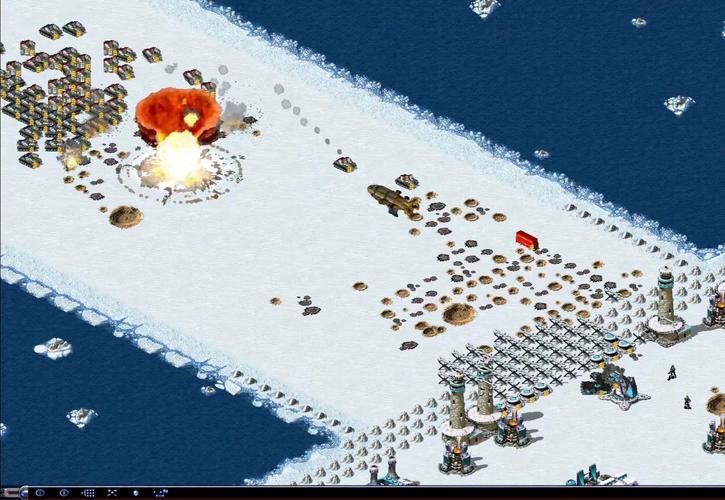Toggle the waypoint planning mode icon
725x500 pixels.
tap(161, 493)
